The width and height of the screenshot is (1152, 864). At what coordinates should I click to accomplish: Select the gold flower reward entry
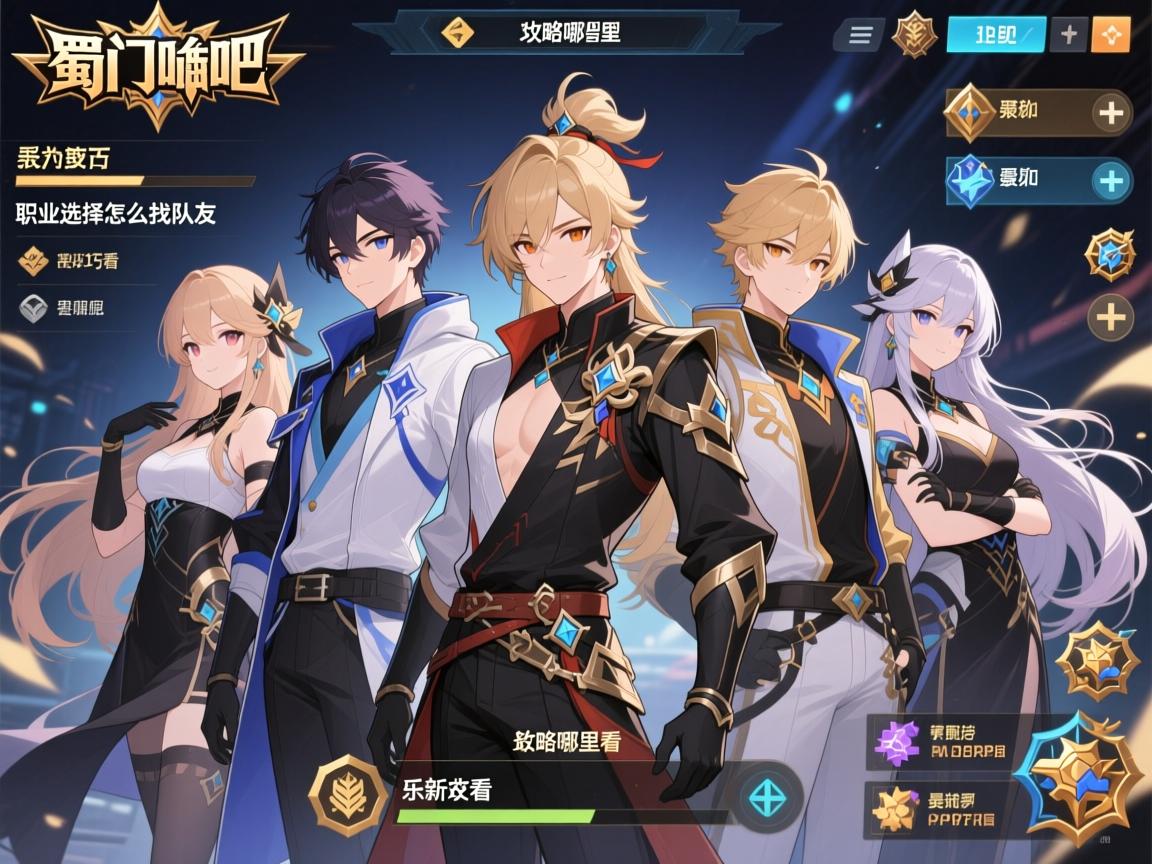(x=938, y=809)
